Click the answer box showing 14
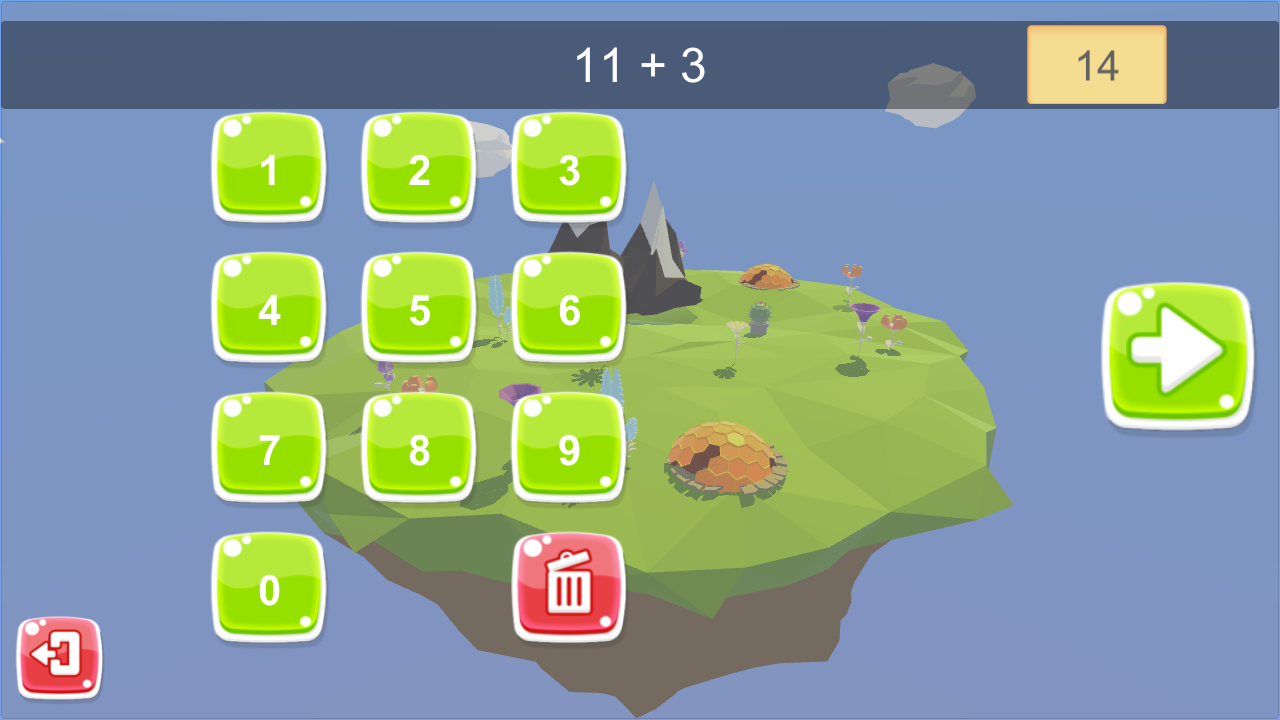The width and height of the screenshot is (1280, 720). point(1096,65)
